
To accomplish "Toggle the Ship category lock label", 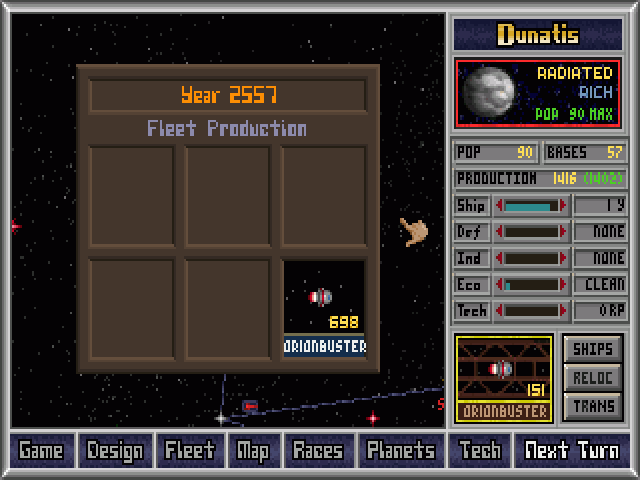I will tap(471, 206).
